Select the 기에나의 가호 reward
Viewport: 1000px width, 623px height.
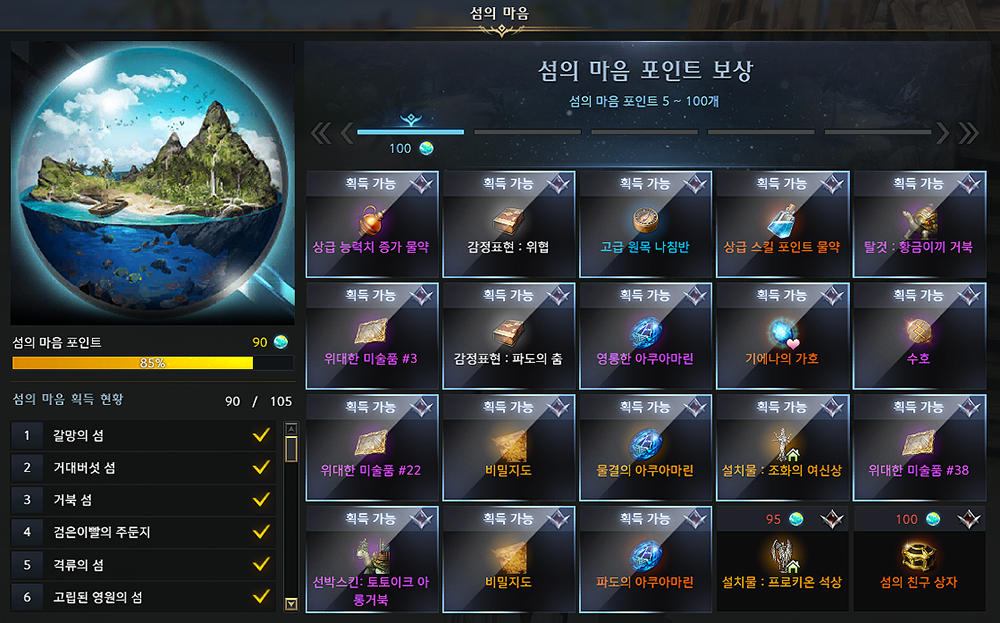coord(782,336)
